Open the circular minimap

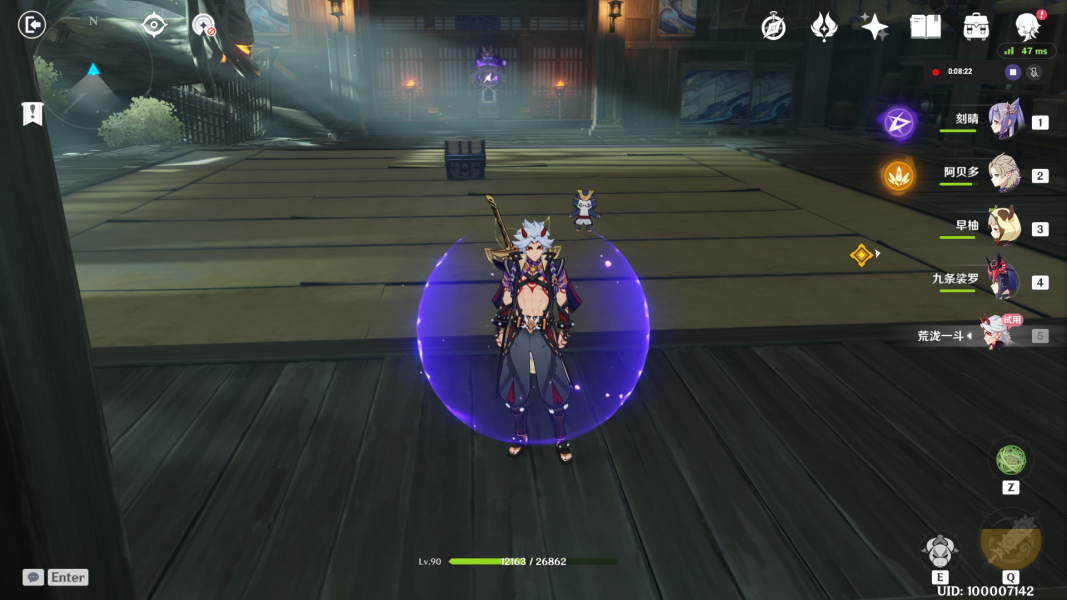(x=93, y=68)
